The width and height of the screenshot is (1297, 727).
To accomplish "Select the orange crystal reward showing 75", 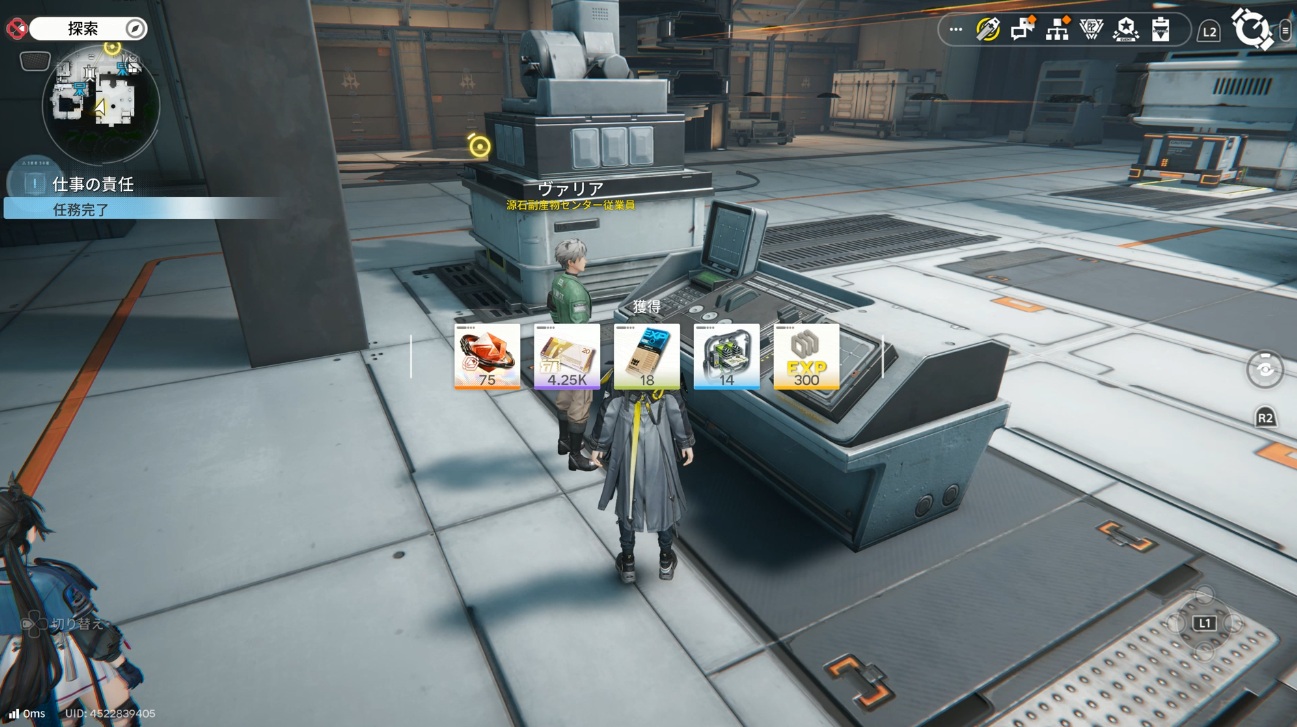I will (x=487, y=356).
